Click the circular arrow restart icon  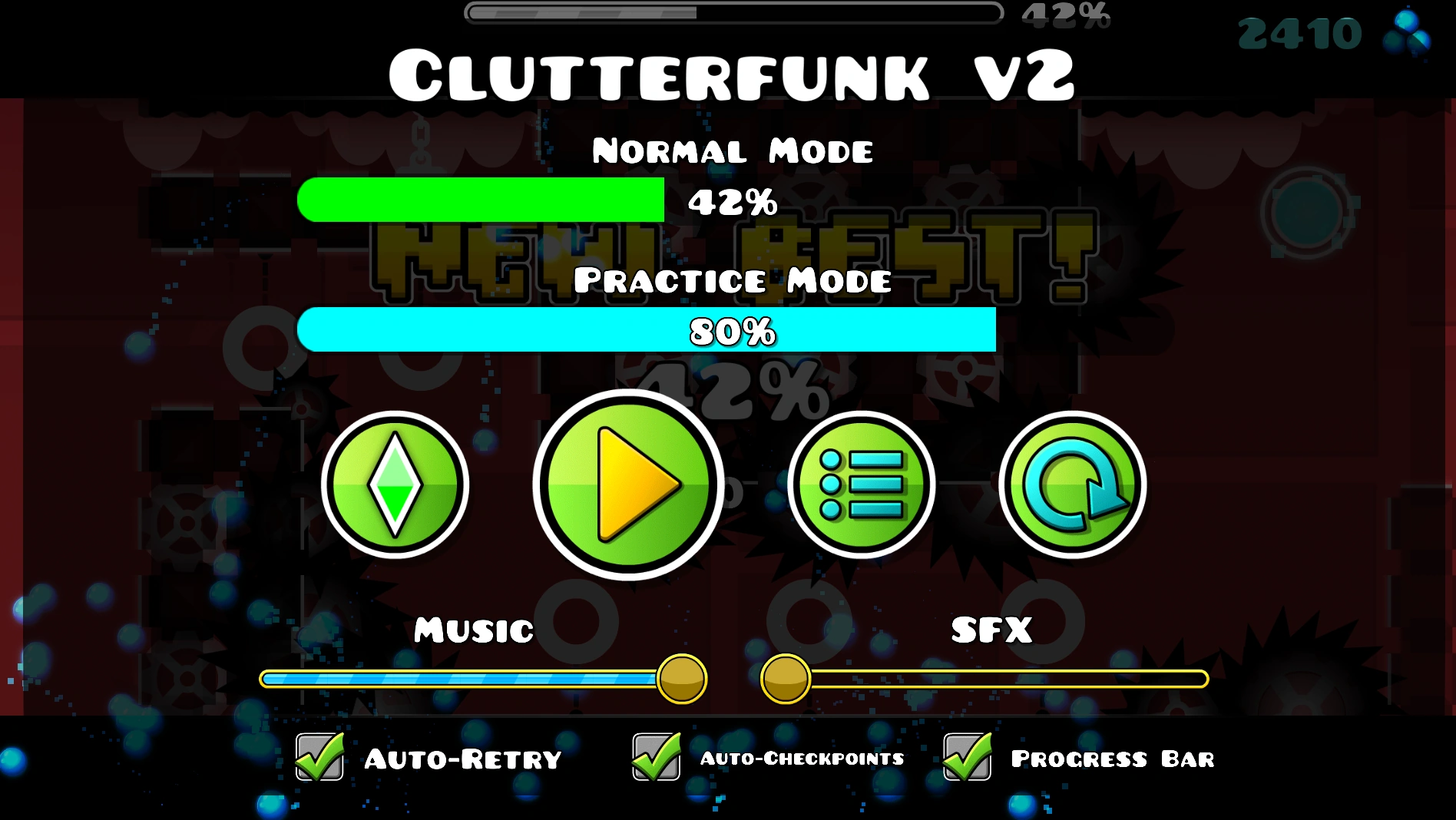coord(1077,485)
